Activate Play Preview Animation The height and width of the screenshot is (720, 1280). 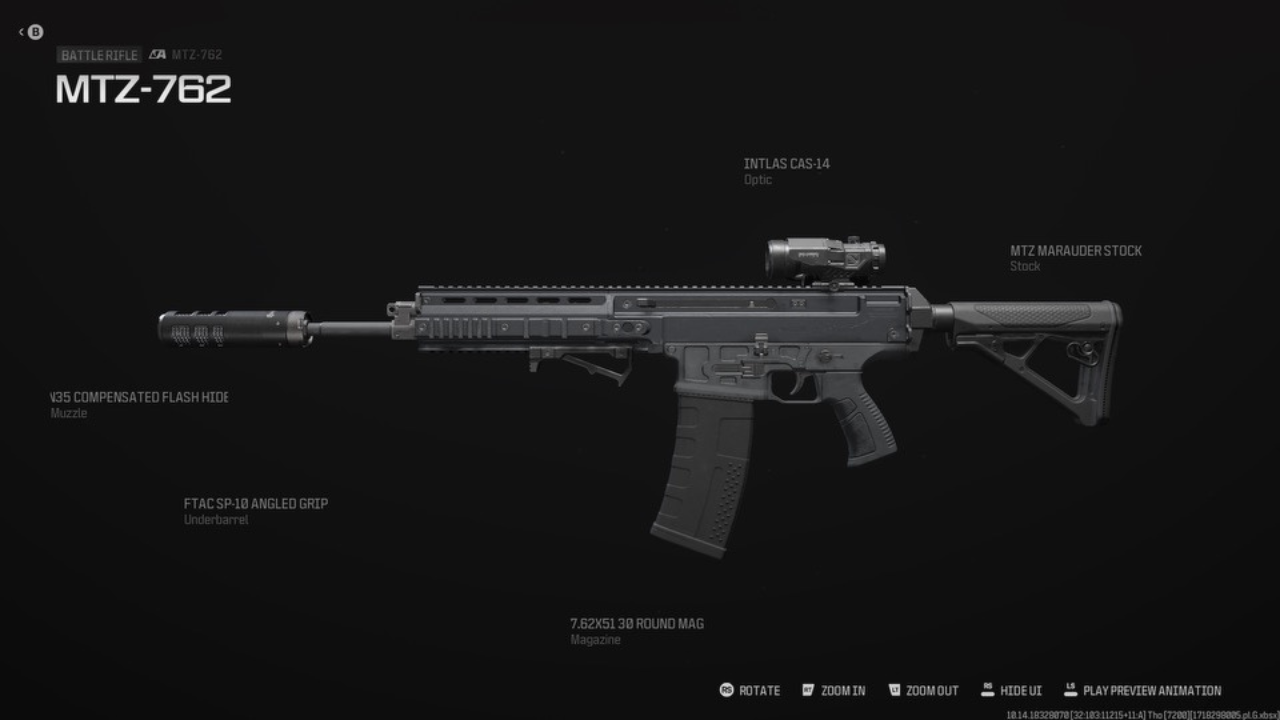tap(1143, 690)
